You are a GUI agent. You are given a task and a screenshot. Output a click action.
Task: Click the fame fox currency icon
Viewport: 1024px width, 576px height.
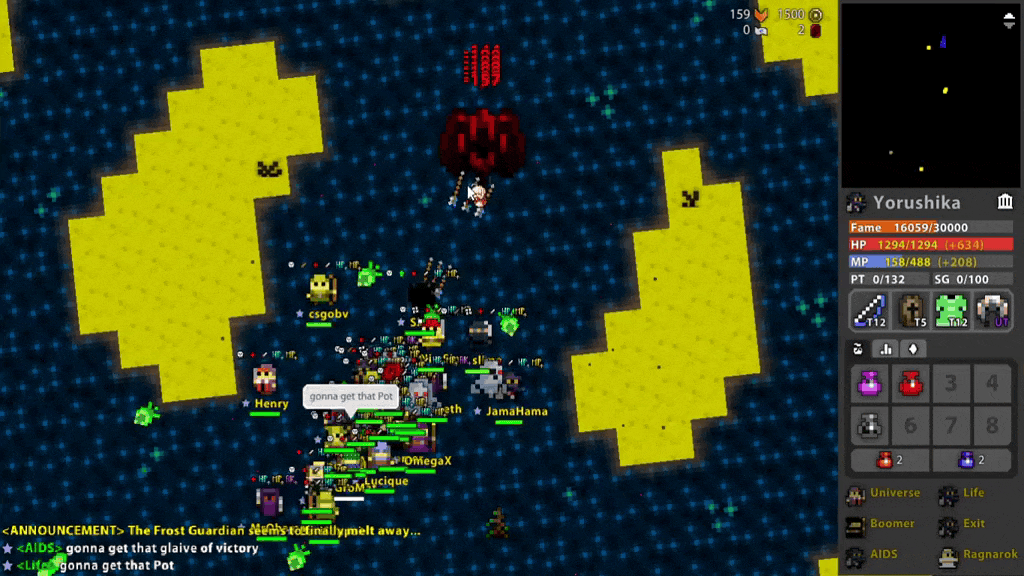tap(762, 14)
